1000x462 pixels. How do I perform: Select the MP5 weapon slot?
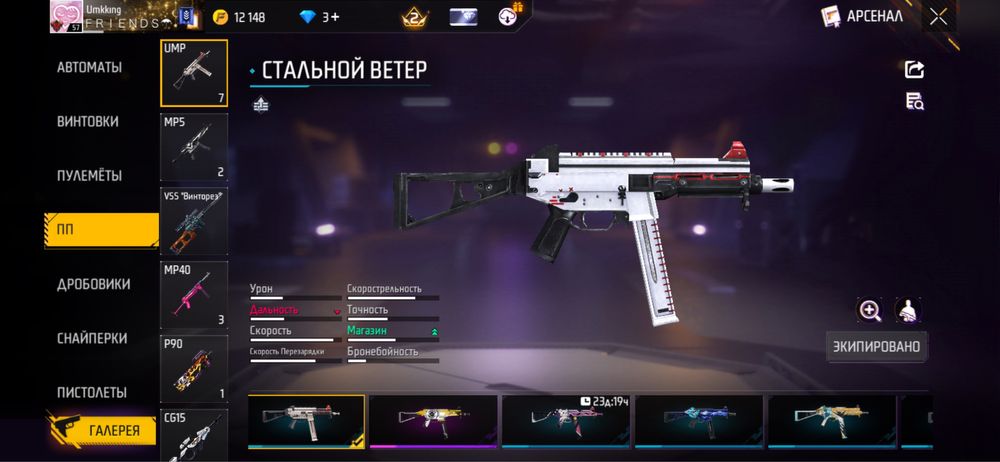(194, 146)
